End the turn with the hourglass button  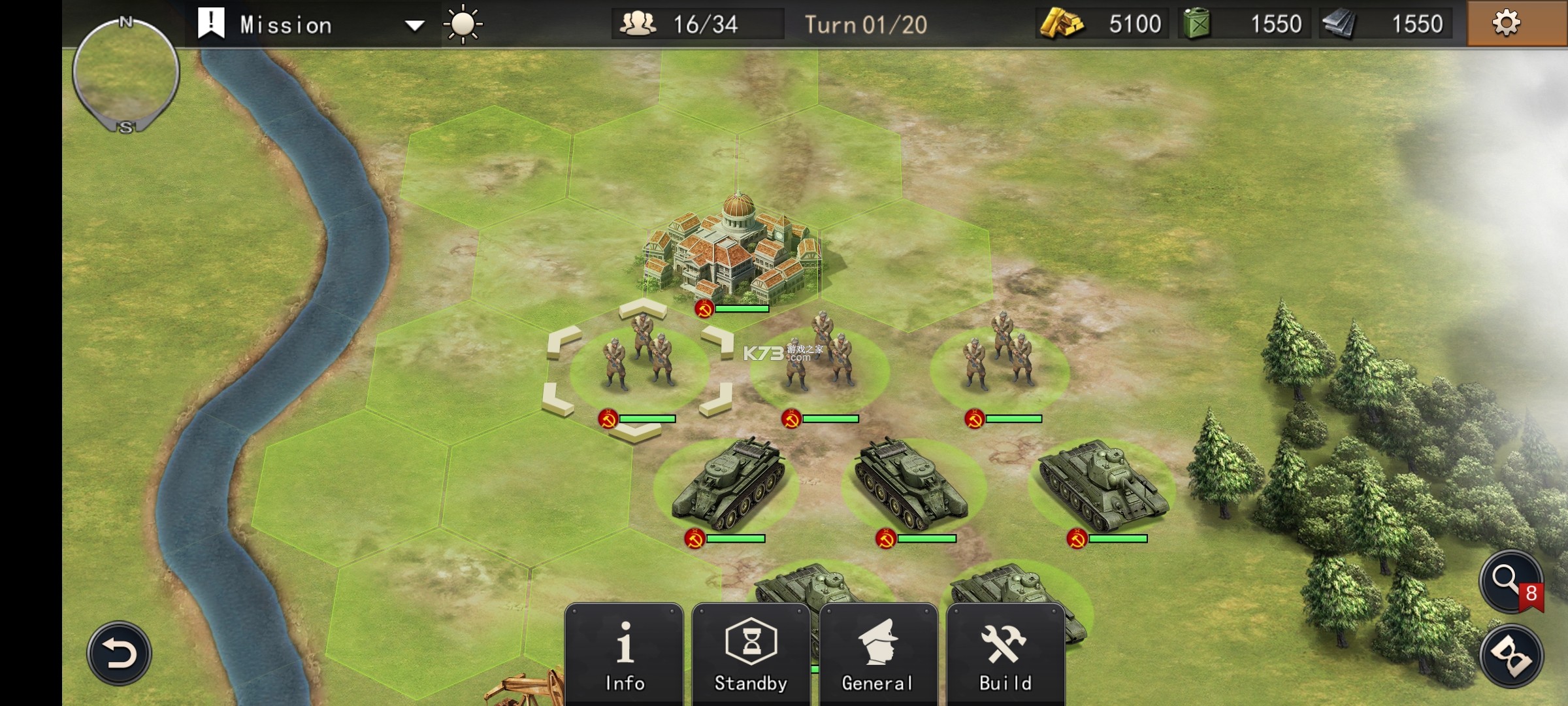[1511, 656]
